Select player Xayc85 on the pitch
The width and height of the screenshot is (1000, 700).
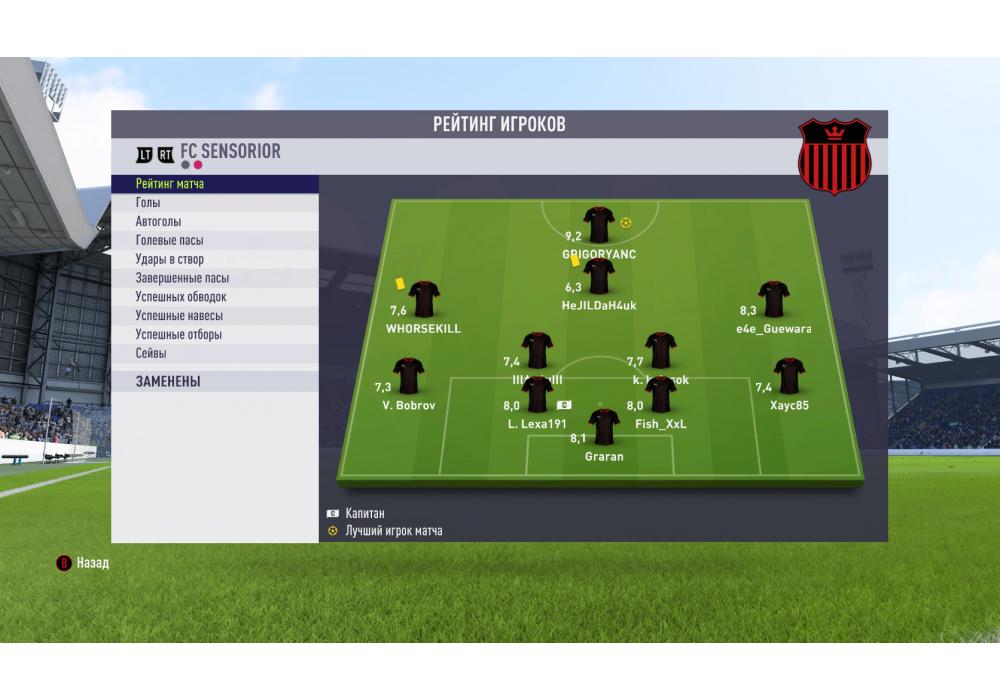click(789, 376)
